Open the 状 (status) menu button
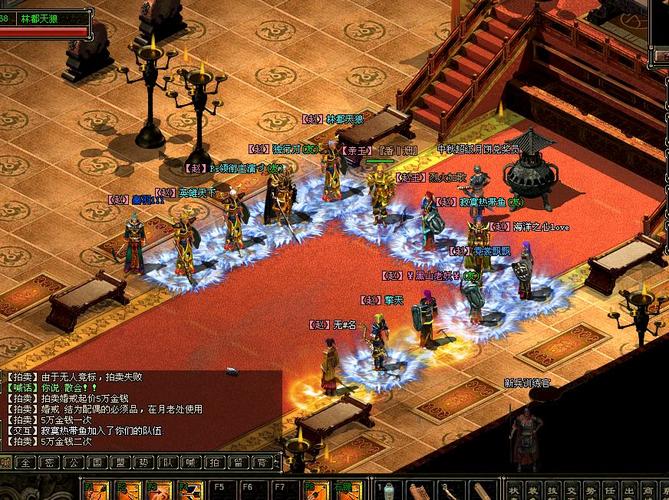 514,491
